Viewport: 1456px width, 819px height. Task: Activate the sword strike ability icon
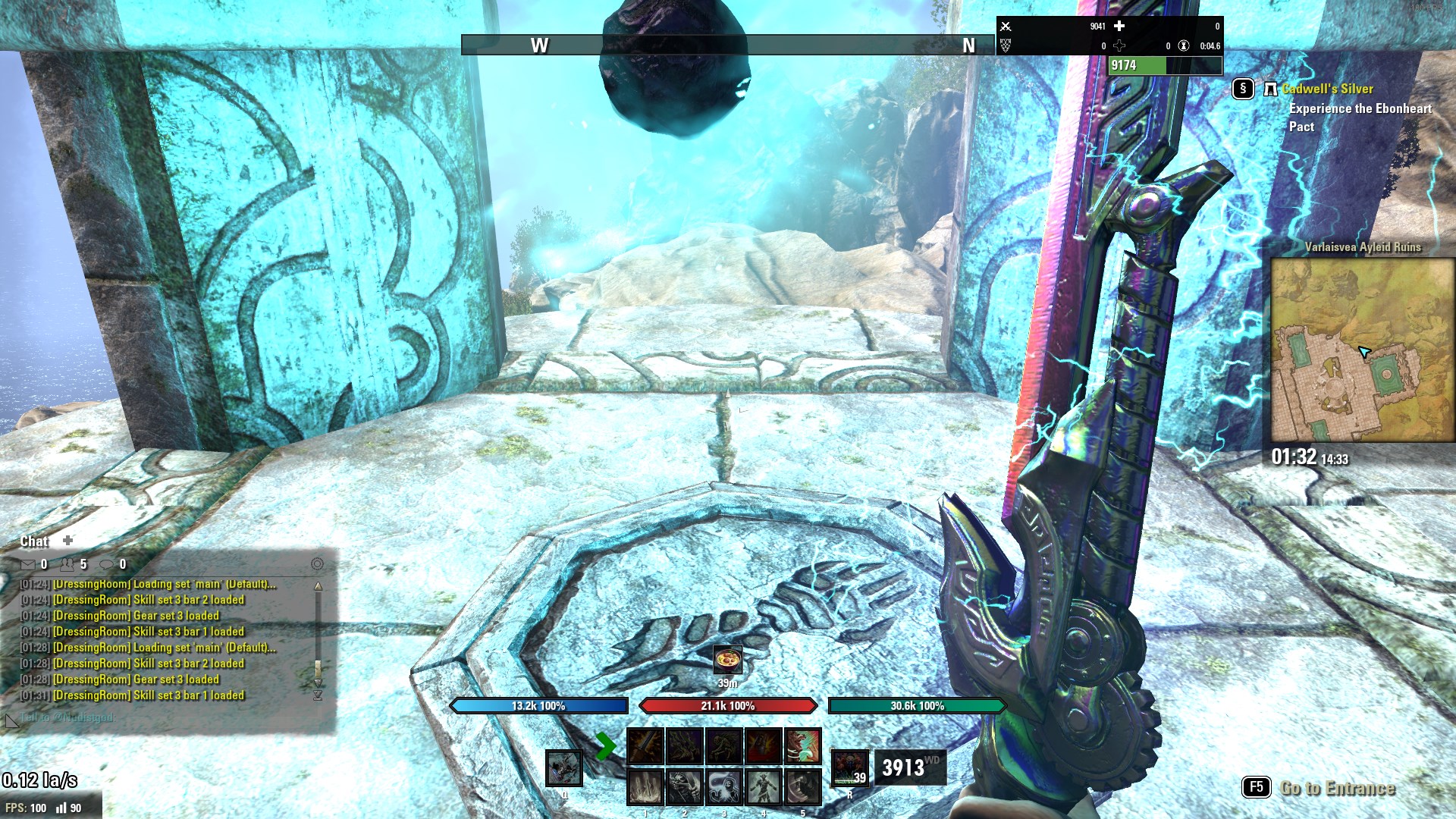(x=645, y=746)
